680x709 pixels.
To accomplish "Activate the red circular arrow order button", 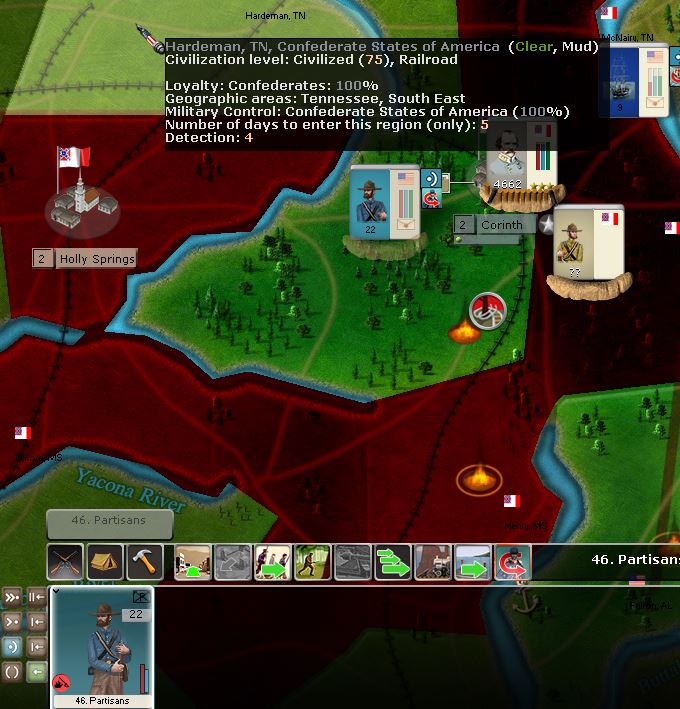I will point(513,563).
